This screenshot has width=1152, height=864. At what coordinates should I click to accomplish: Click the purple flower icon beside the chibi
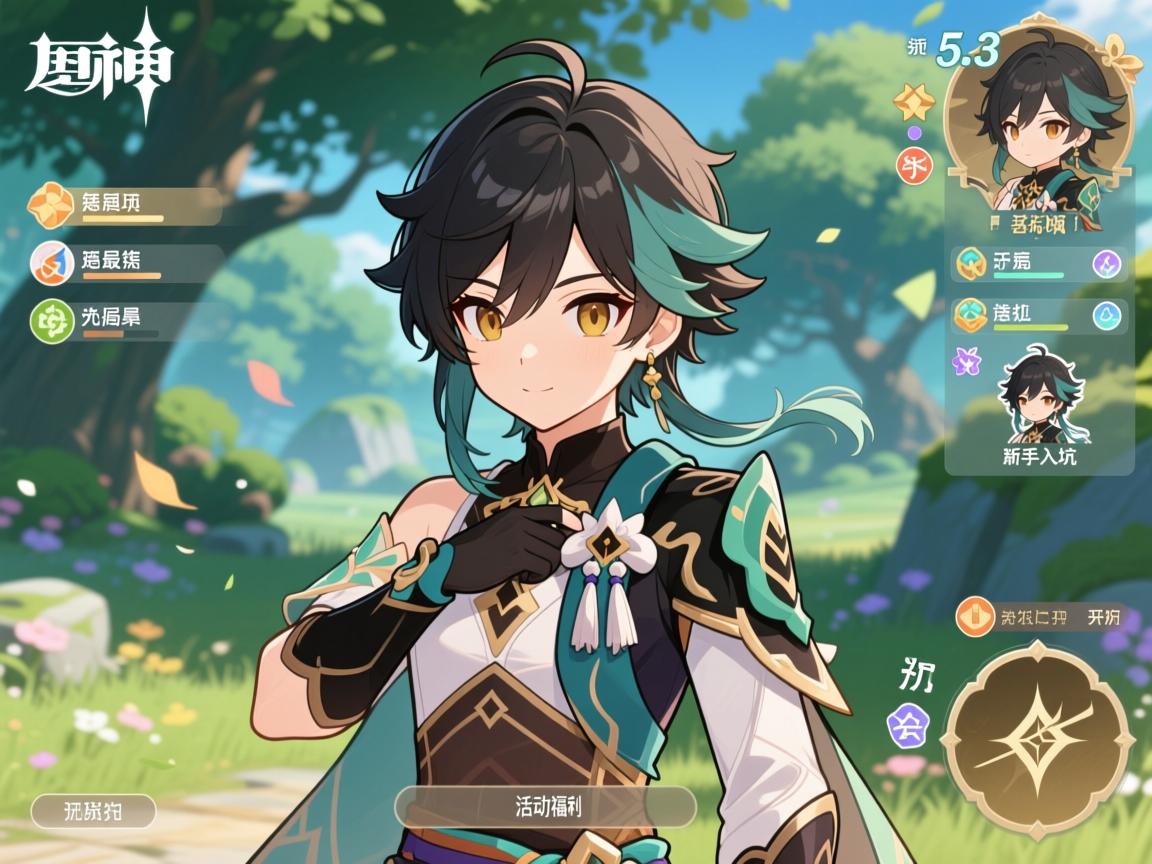[966, 361]
